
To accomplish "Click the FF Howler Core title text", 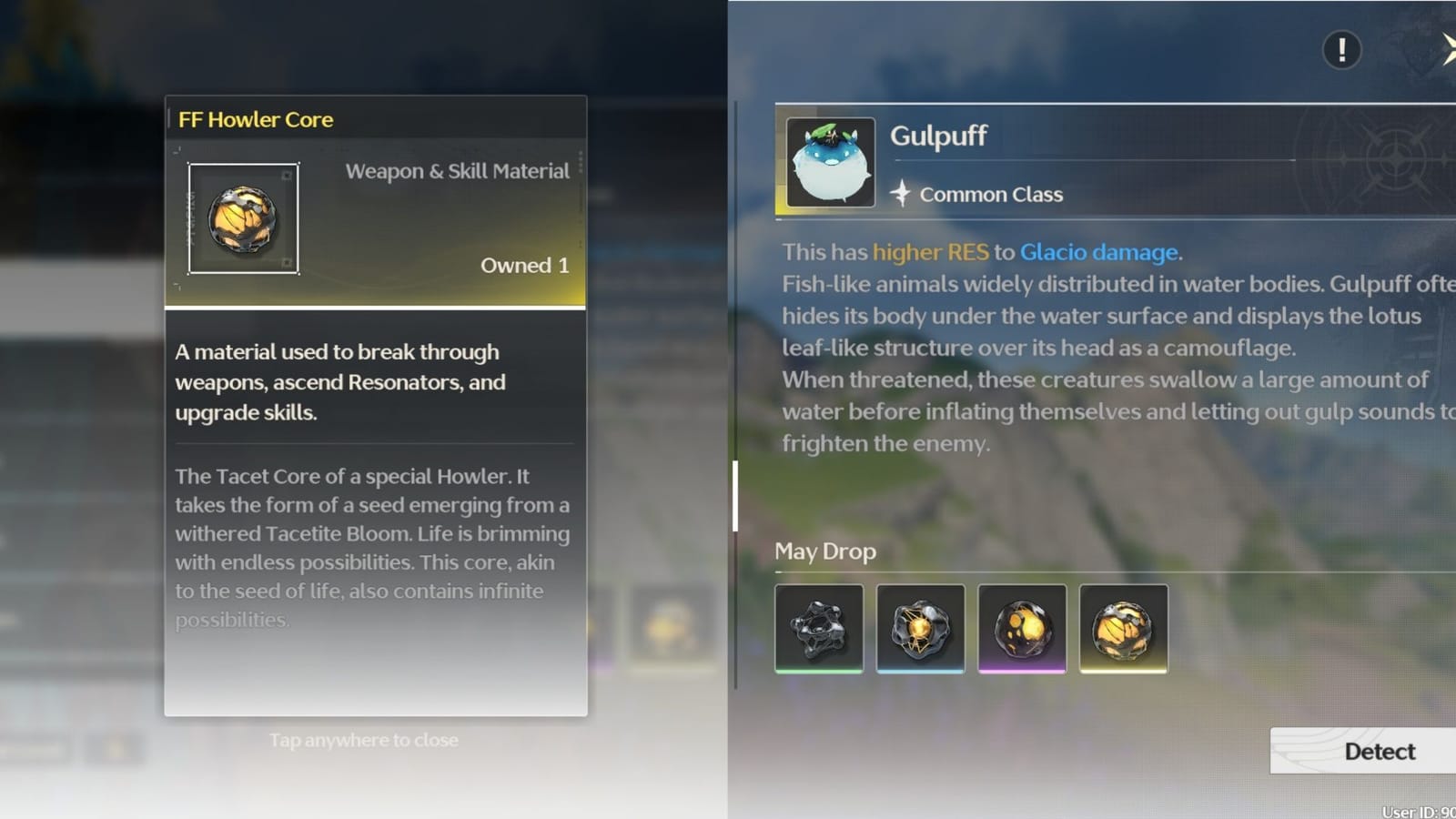I will click(x=256, y=119).
